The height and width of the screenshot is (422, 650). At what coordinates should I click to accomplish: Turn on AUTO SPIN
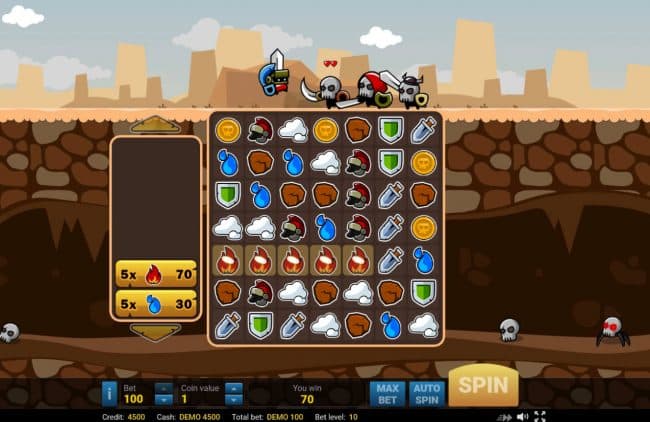[425, 394]
